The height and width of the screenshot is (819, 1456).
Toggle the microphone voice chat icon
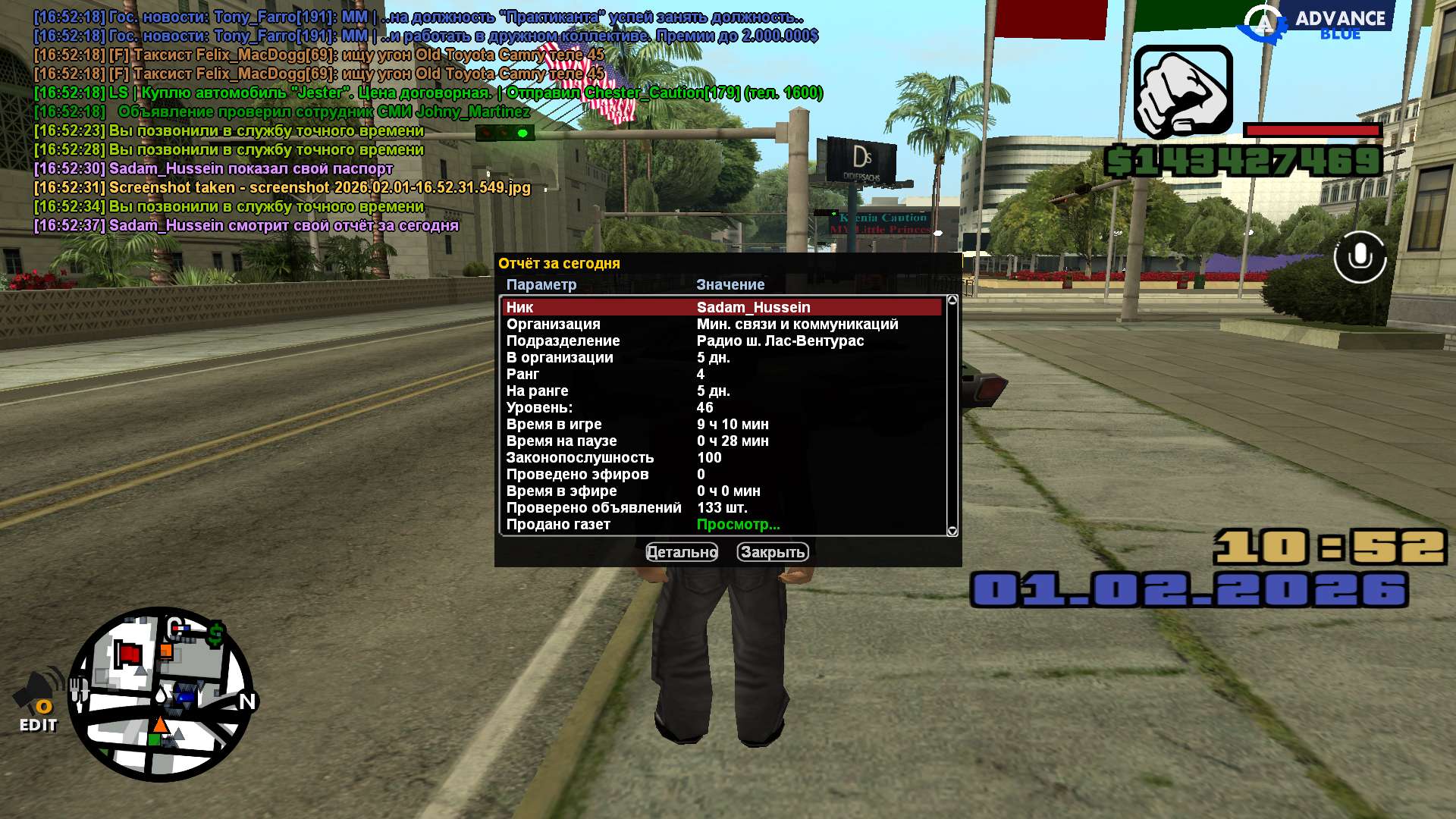click(x=1360, y=257)
